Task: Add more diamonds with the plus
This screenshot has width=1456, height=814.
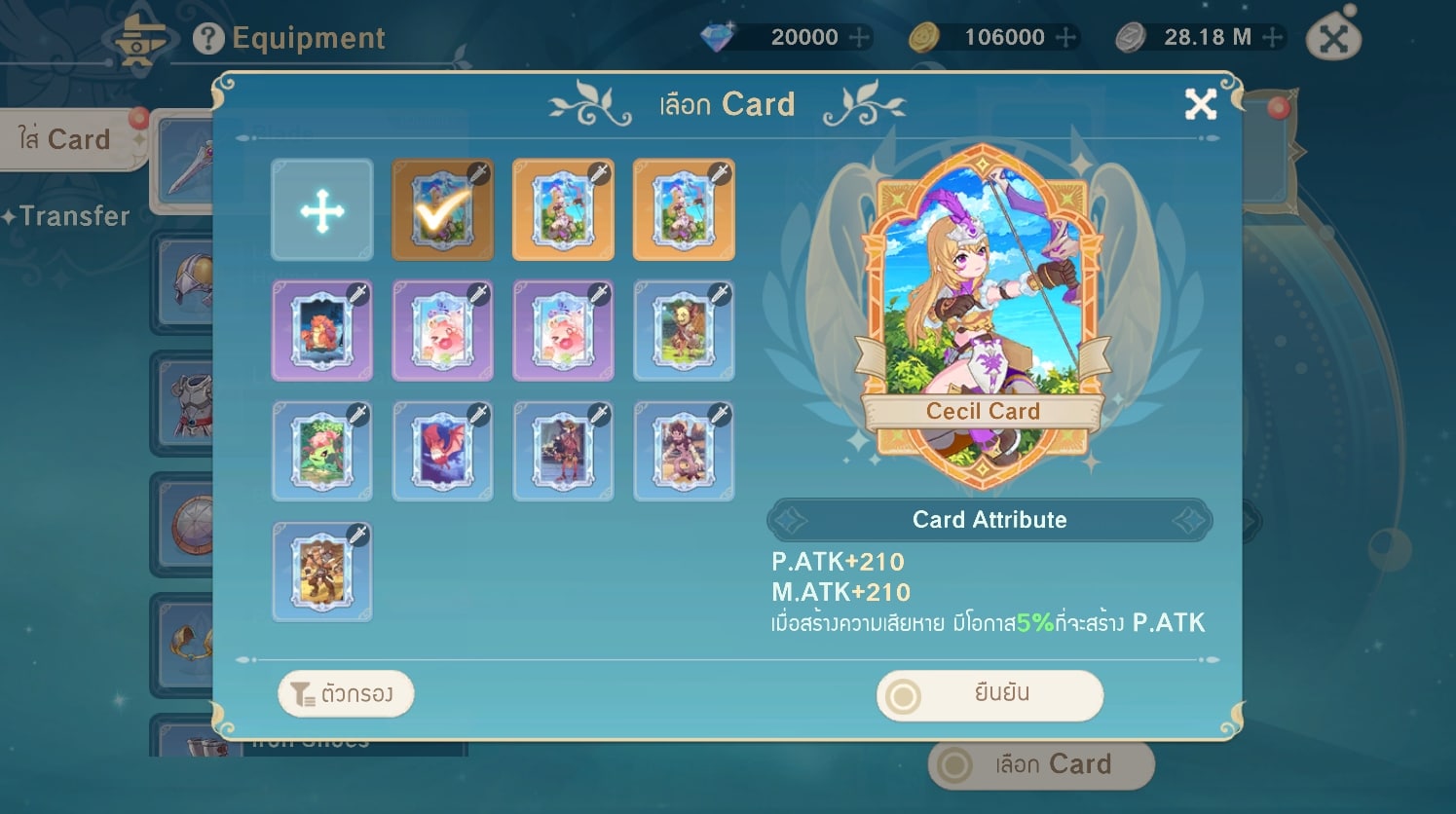Action: pyautogui.click(x=859, y=38)
